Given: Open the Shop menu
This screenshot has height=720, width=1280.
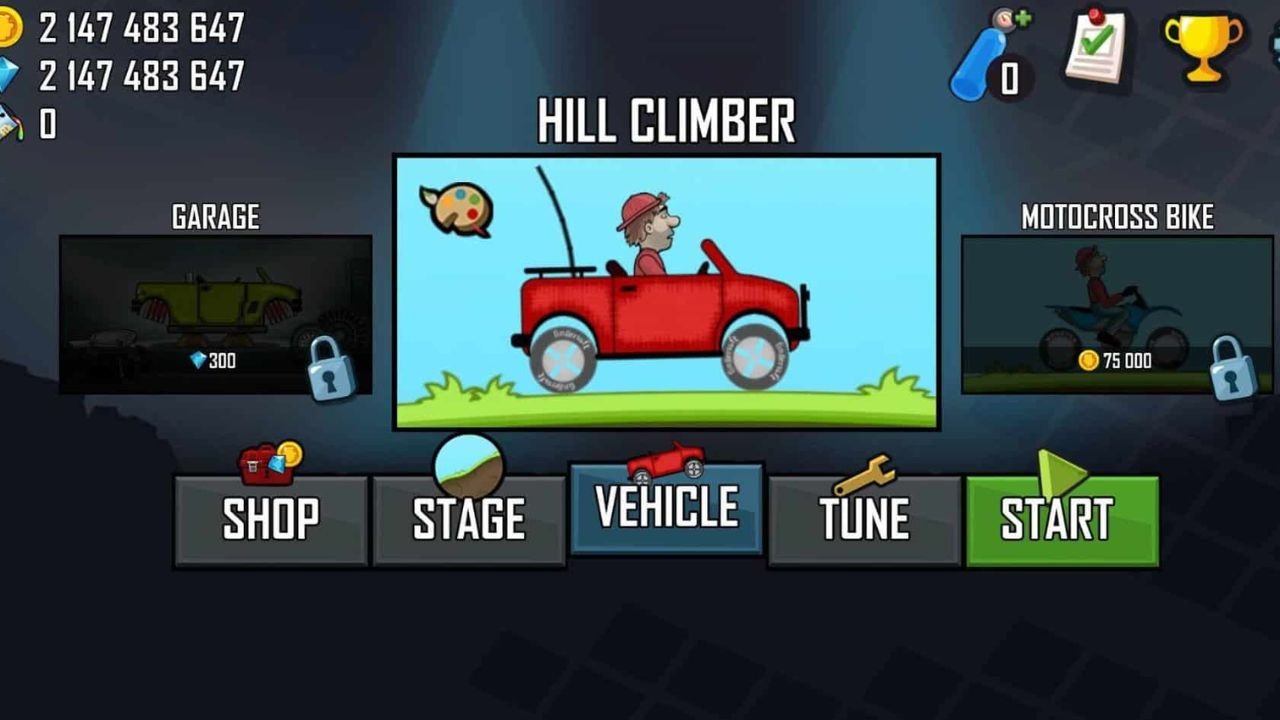Looking at the screenshot, I should tap(270, 520).
